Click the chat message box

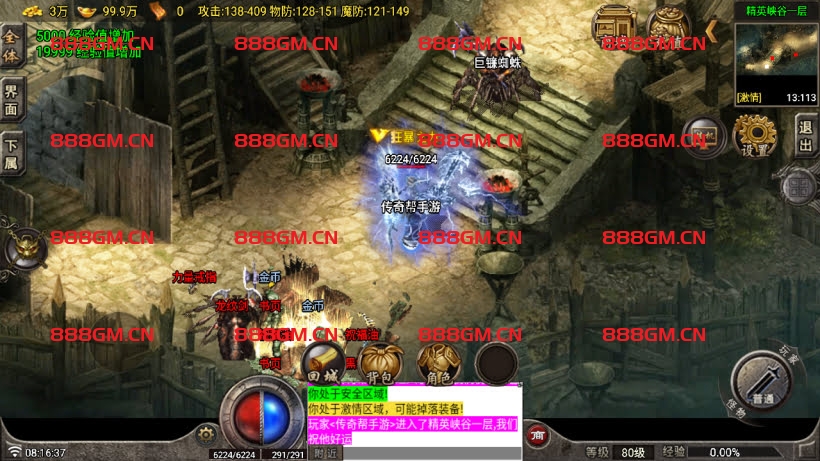tap(412, 416)
